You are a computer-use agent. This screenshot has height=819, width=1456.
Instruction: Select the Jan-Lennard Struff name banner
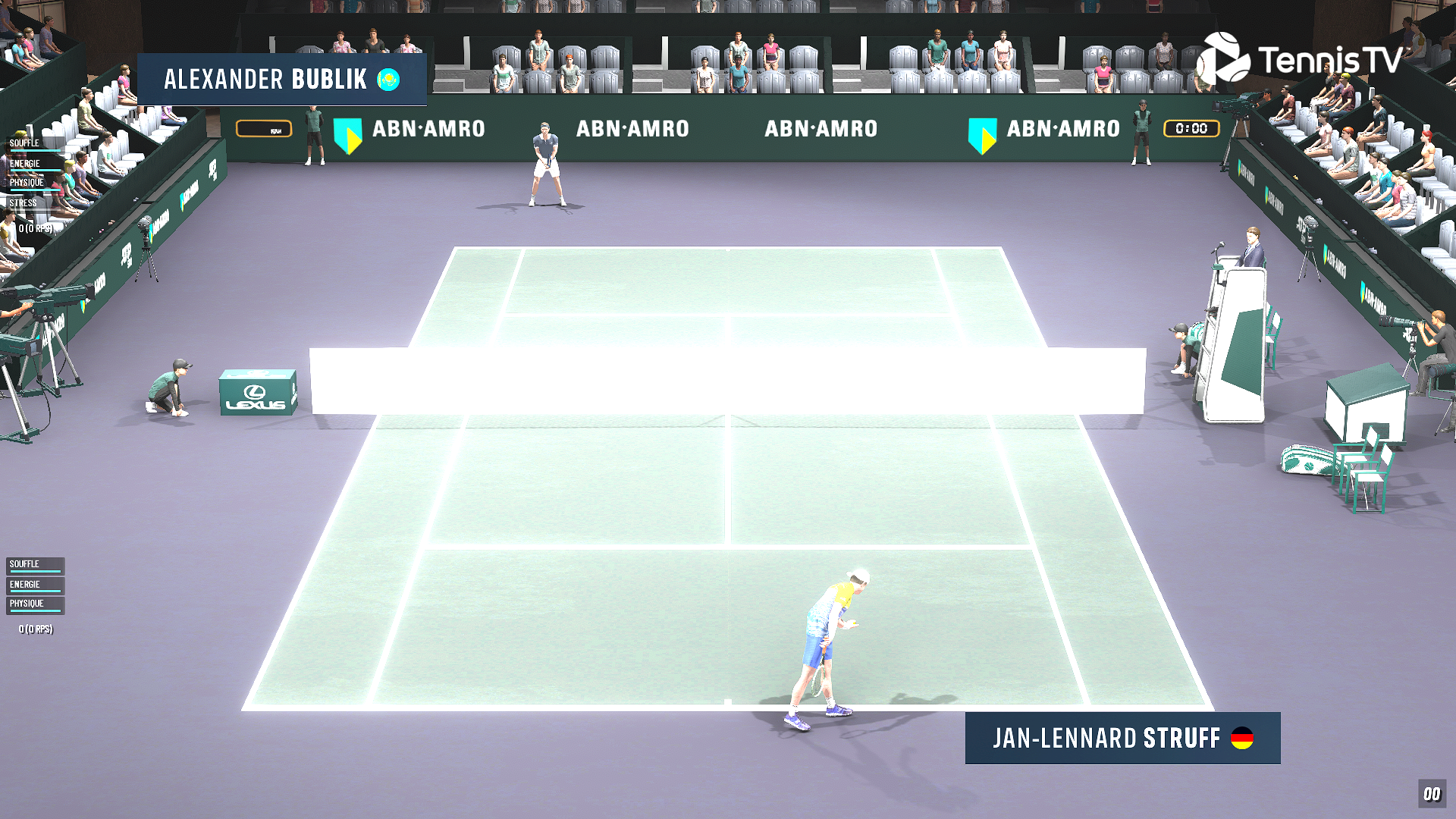coord(1122,738)
